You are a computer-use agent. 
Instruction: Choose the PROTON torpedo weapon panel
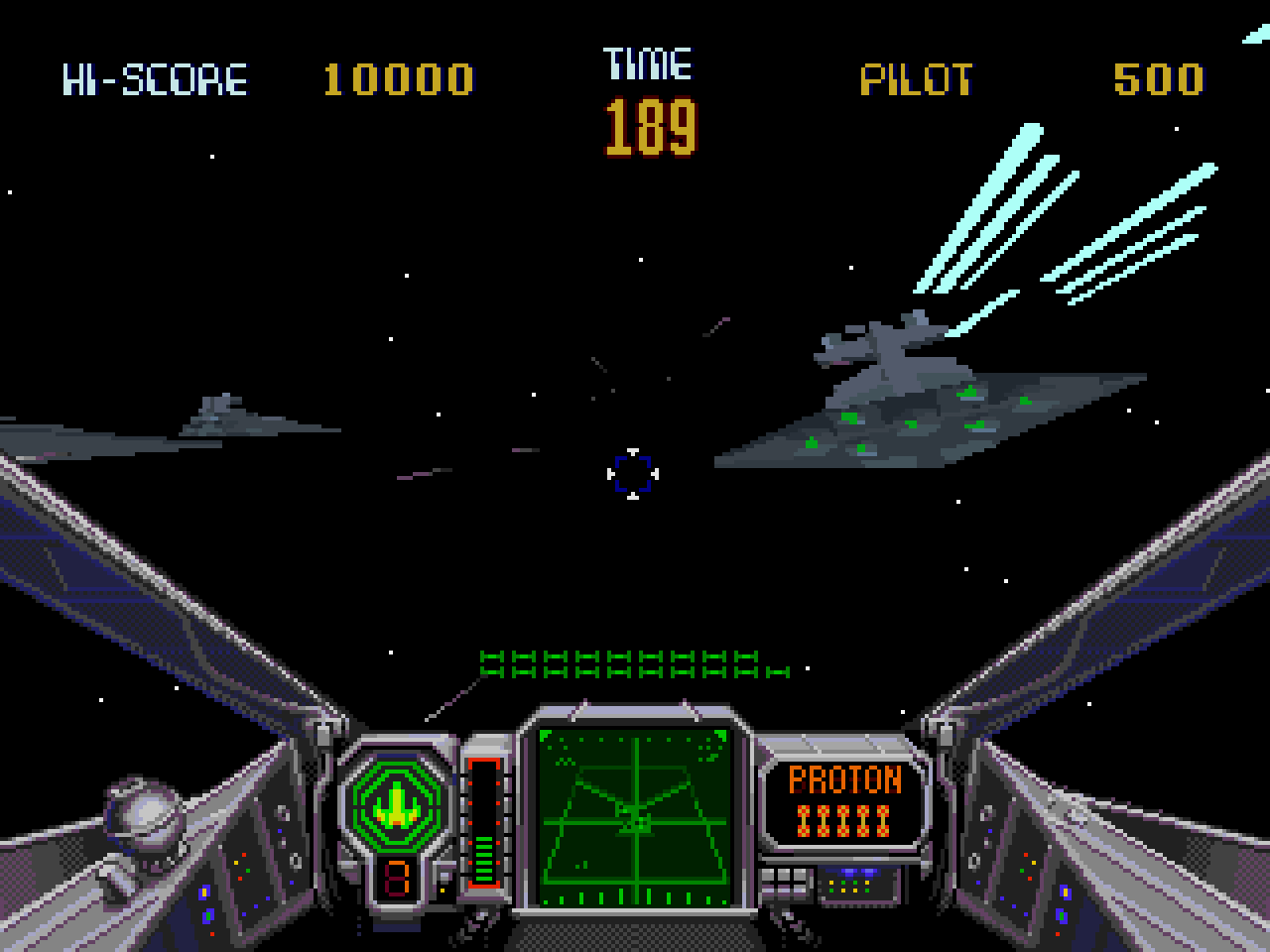pos(843,798)
